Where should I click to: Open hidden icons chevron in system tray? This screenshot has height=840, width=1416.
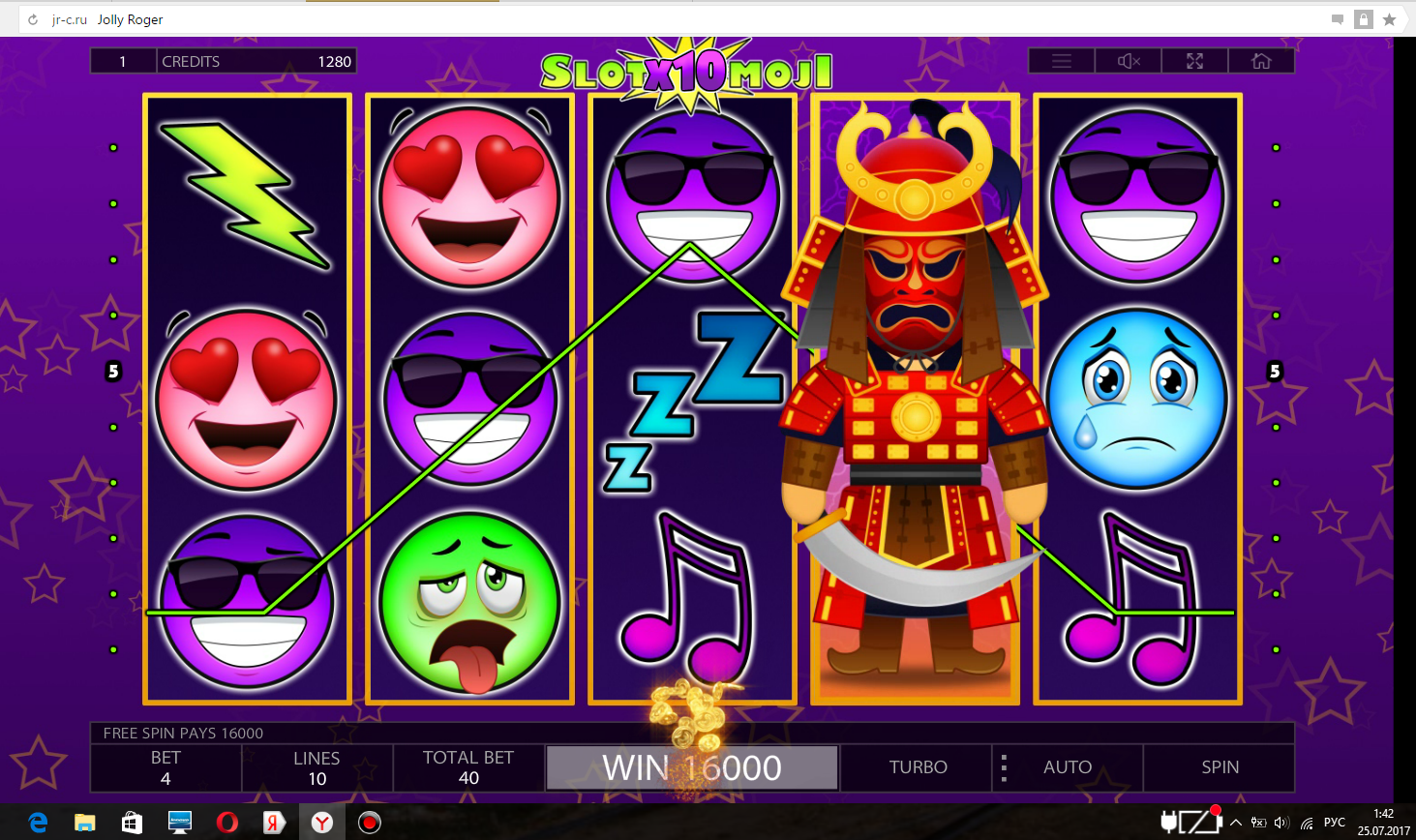pos(1236,822)
